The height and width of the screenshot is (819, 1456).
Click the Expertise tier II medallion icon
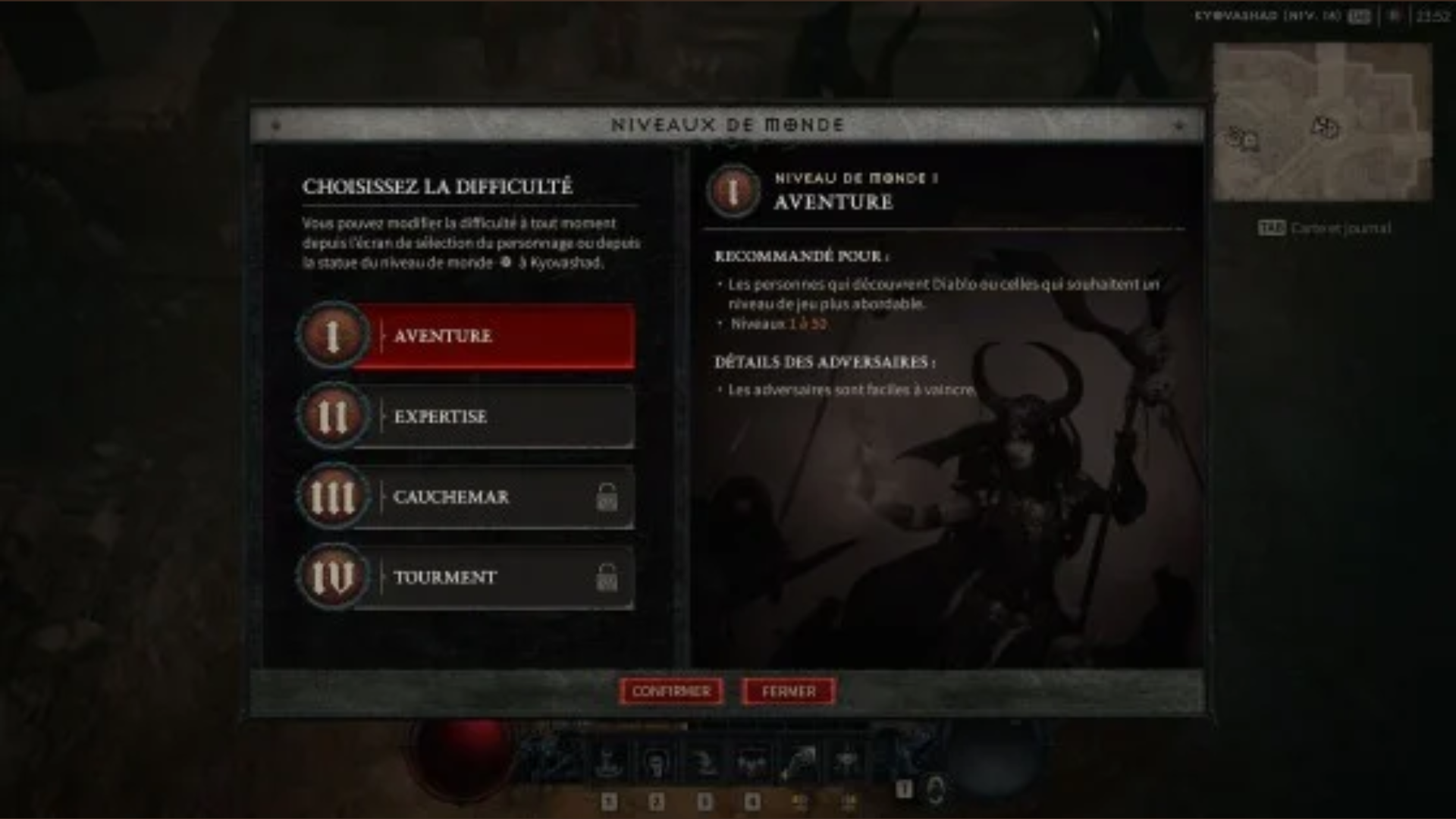click(332, 416)
